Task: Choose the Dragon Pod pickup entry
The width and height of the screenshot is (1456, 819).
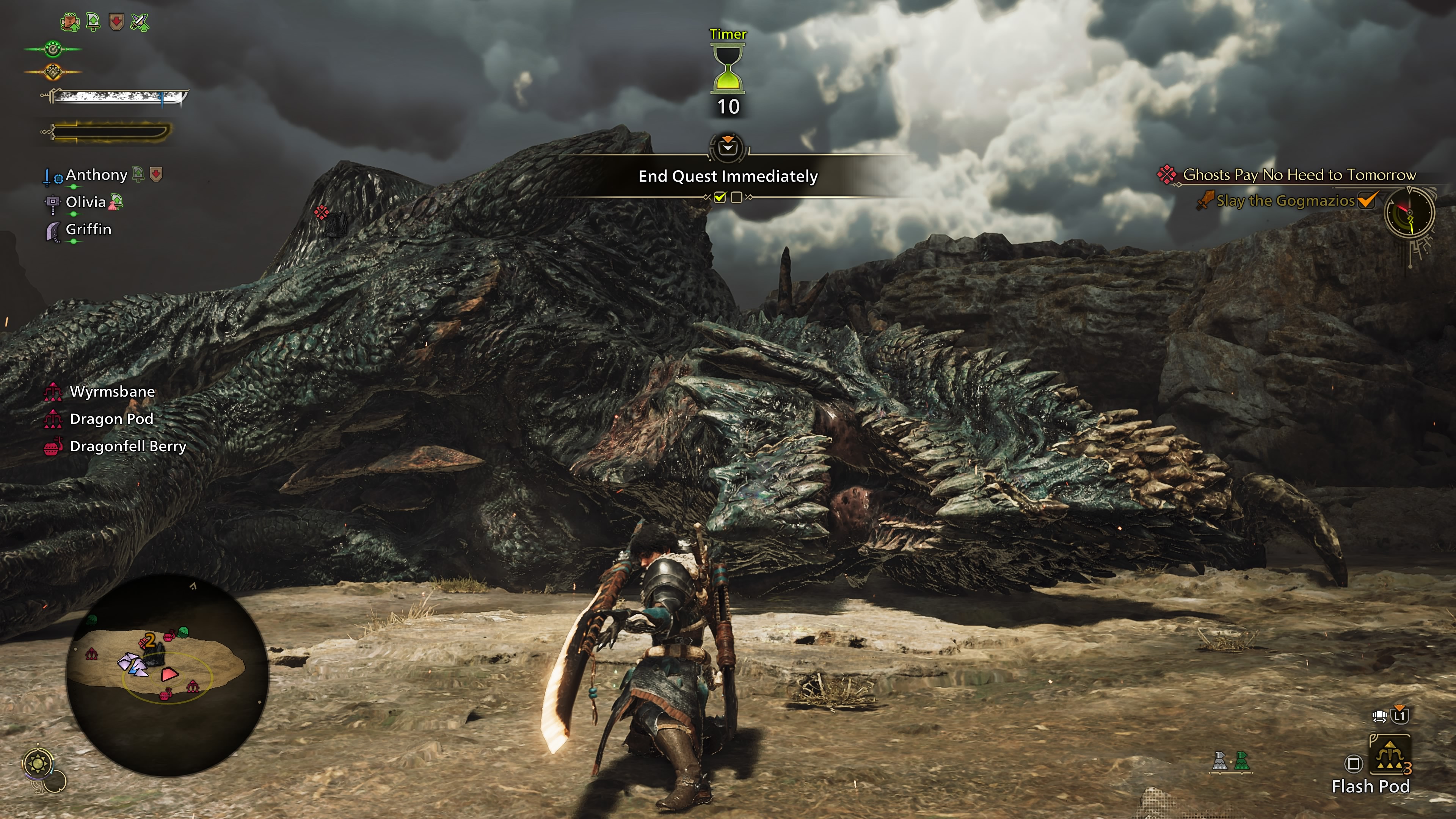Action: tap(111, 419)
